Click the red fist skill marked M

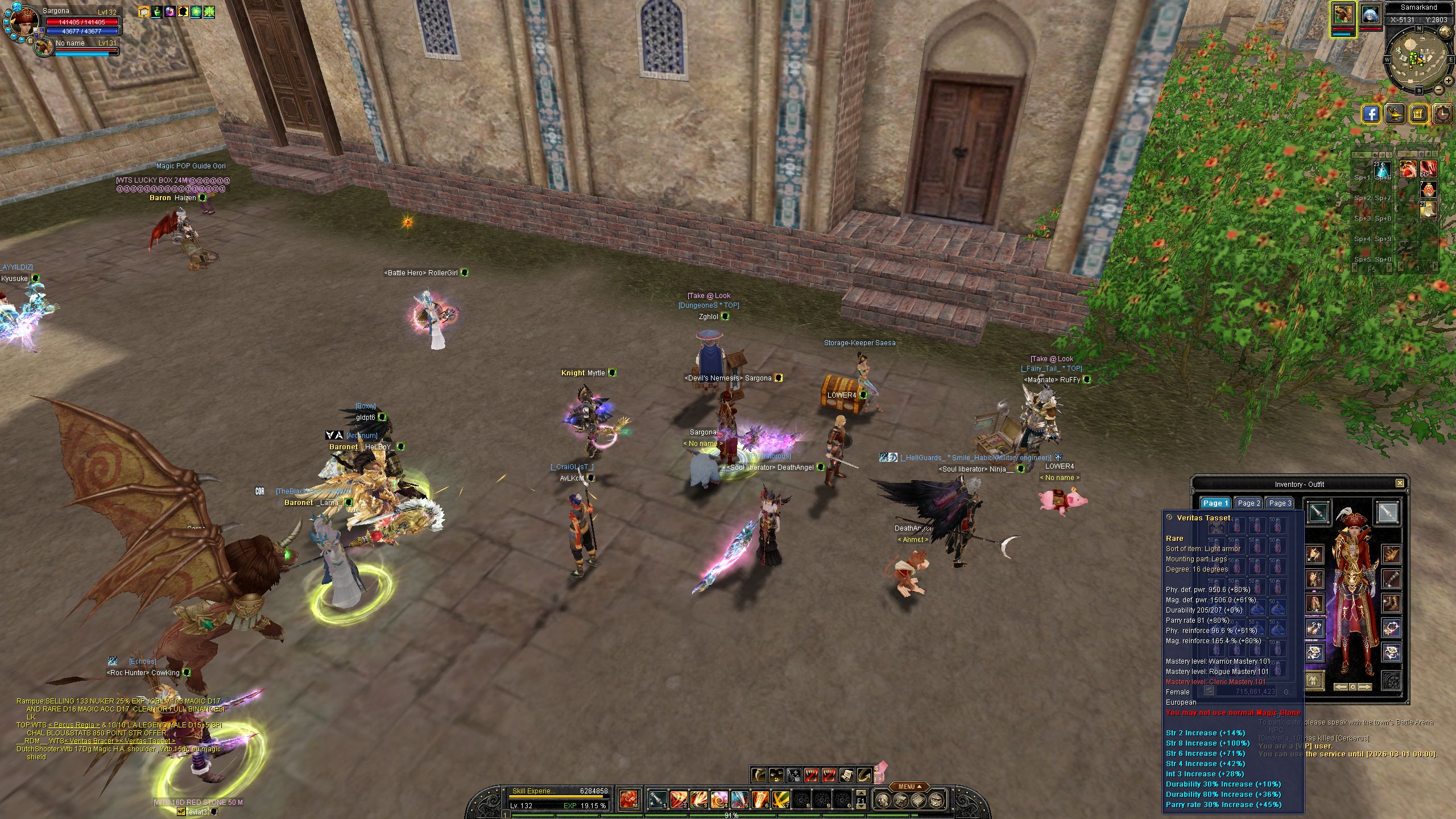pos(628,799)
